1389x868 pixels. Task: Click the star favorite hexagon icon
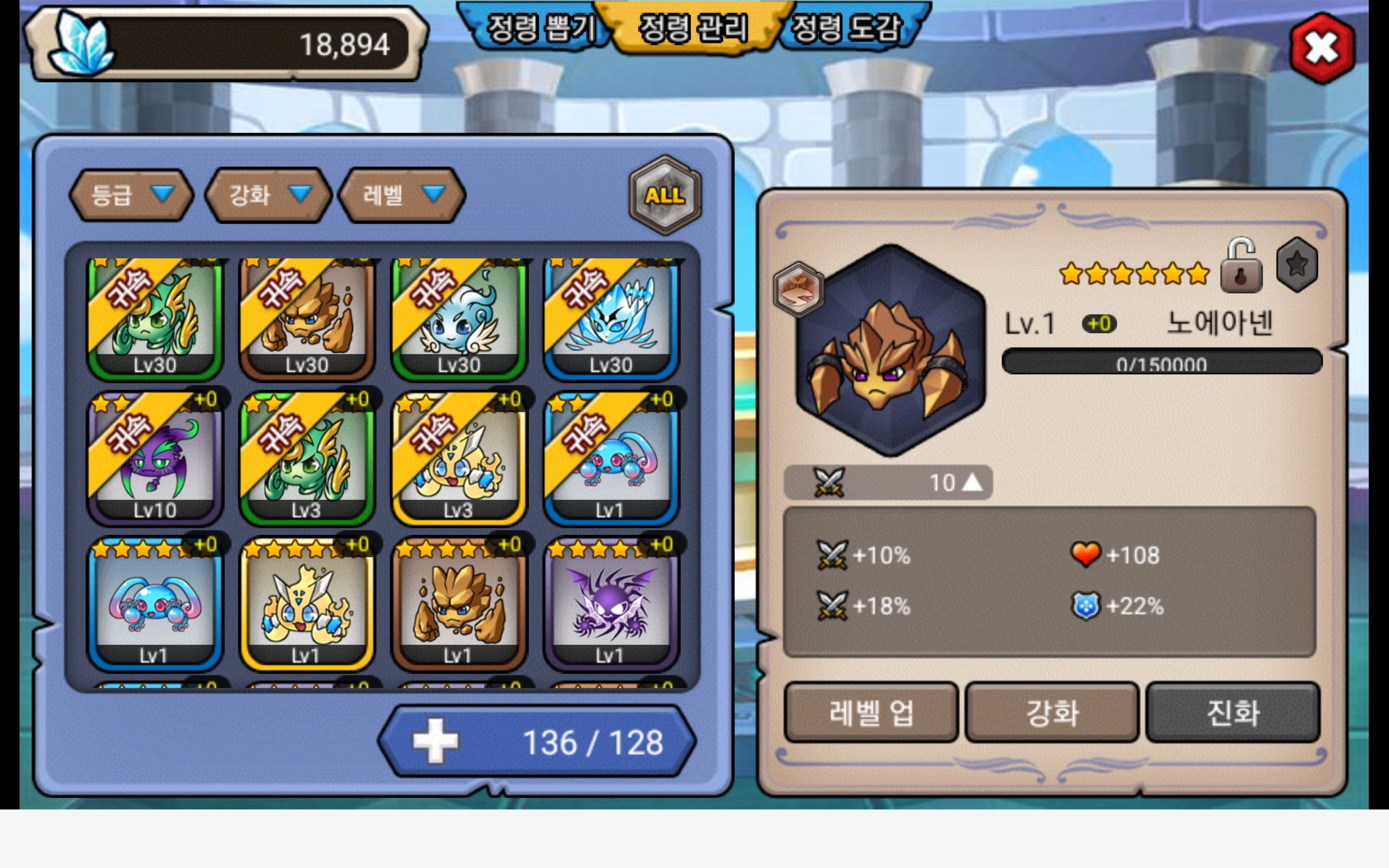(x=1297, y=265)
